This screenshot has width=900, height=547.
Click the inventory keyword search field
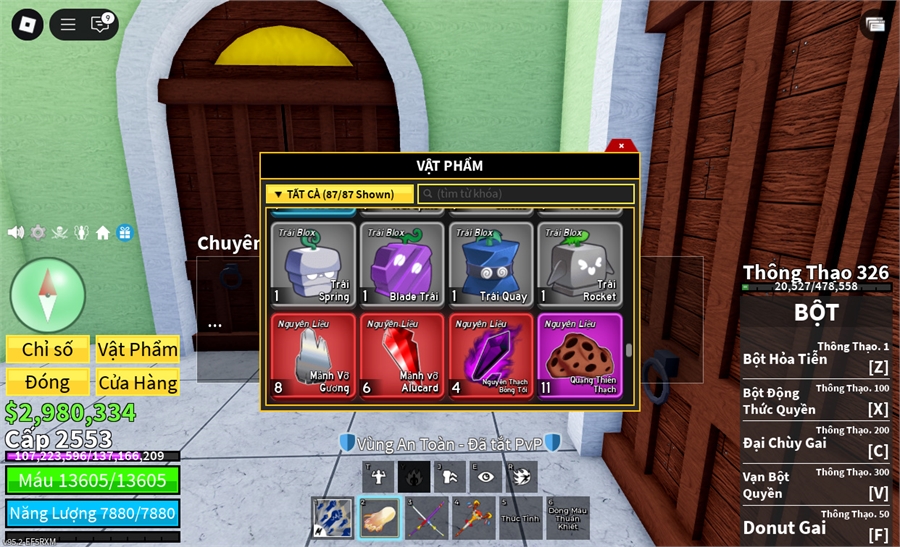pos(526,194)
